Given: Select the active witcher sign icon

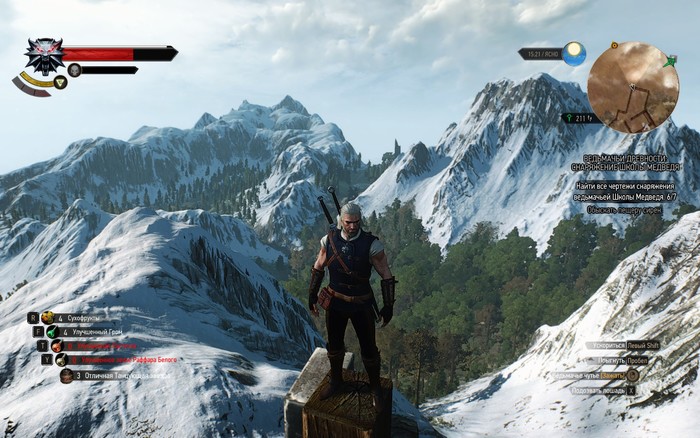Looking at the screenshot, I should 60,83.
